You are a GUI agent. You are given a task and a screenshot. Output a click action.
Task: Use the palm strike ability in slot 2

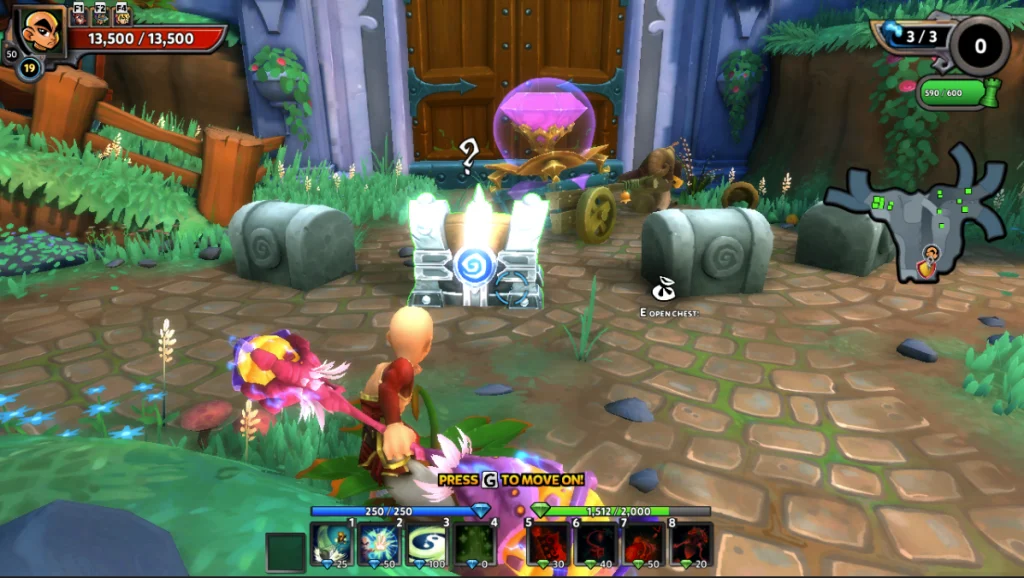coord(378,544)
